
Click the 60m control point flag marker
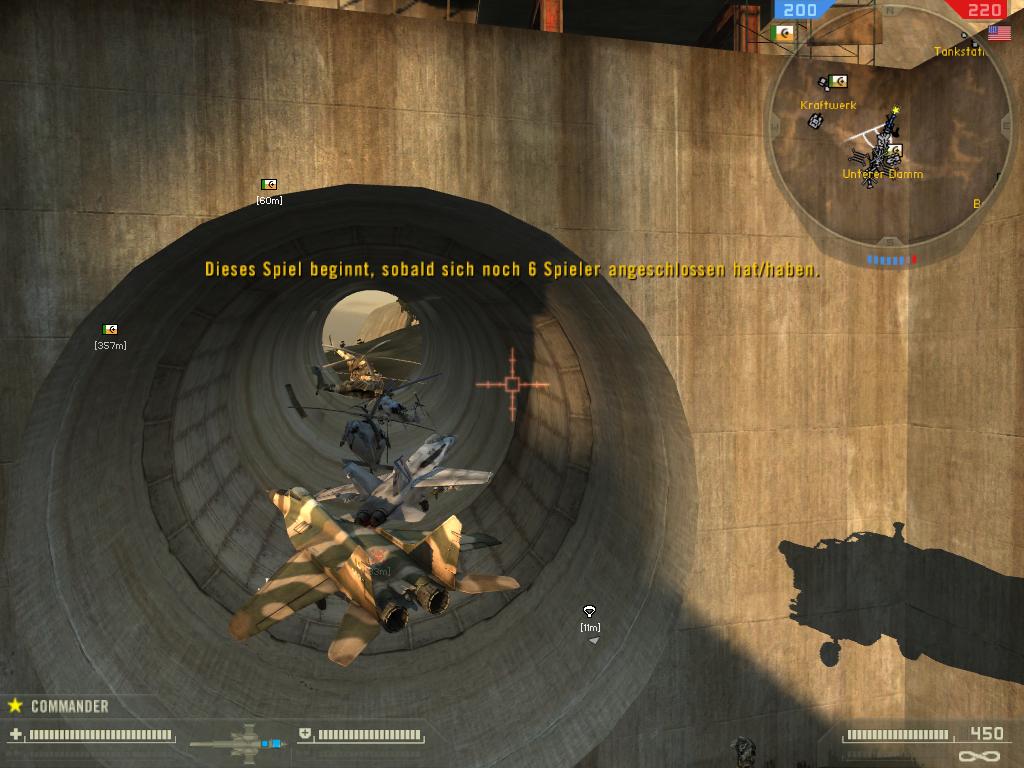tap(268, 185)
